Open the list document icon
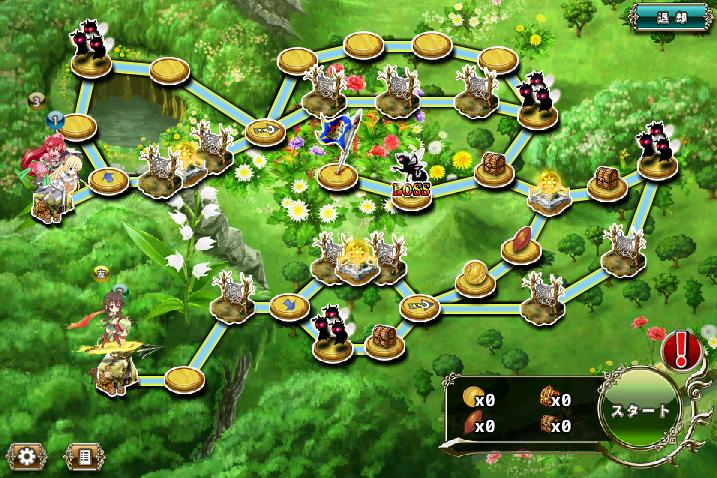This screenshot has height=478, width=717. [x=85, y=456]
